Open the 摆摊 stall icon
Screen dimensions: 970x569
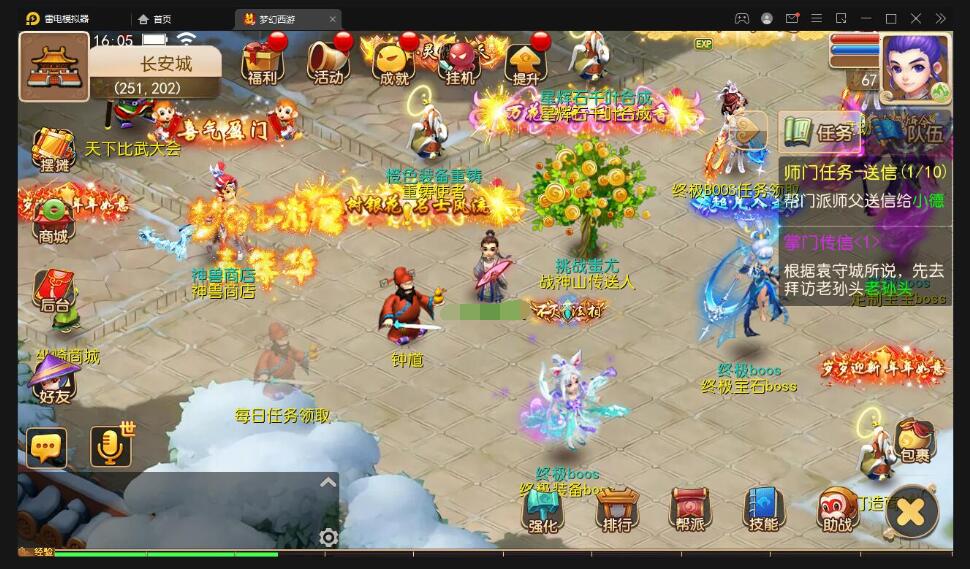click(x=54, y=151)
